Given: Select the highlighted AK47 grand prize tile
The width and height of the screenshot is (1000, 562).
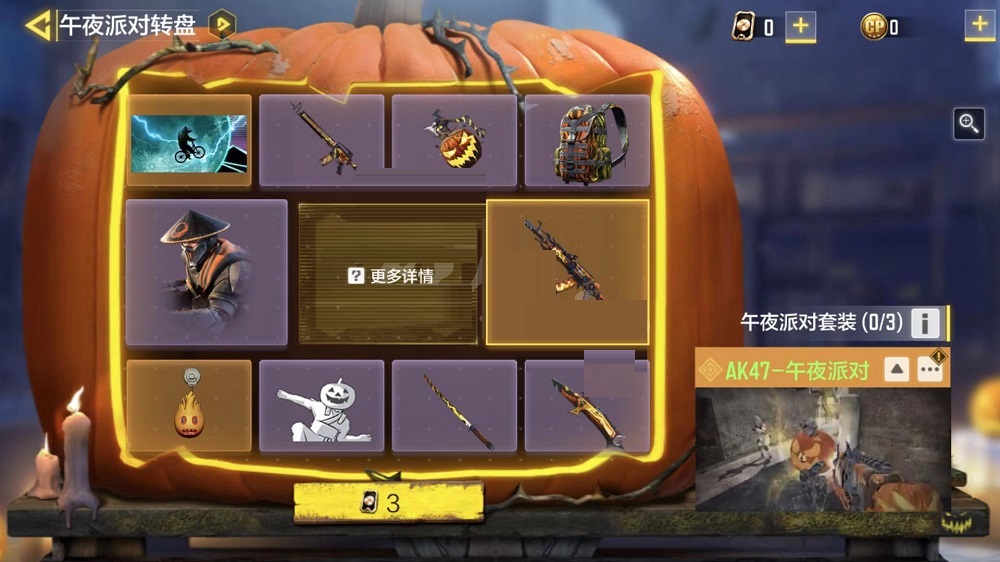Looking at the screenshot, I should (x=567, y=272).
